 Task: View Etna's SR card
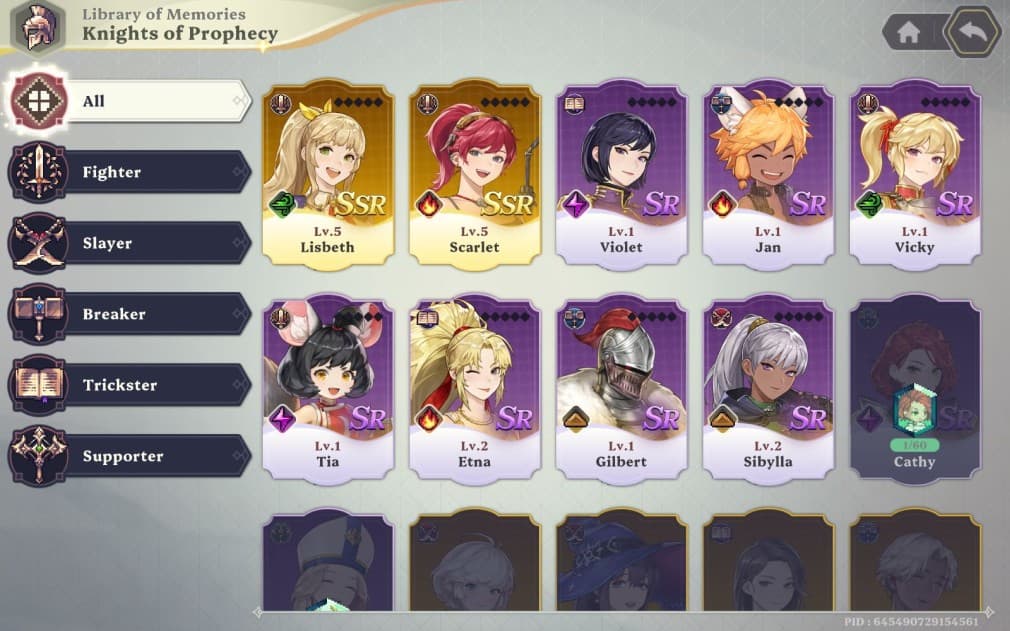475,388
